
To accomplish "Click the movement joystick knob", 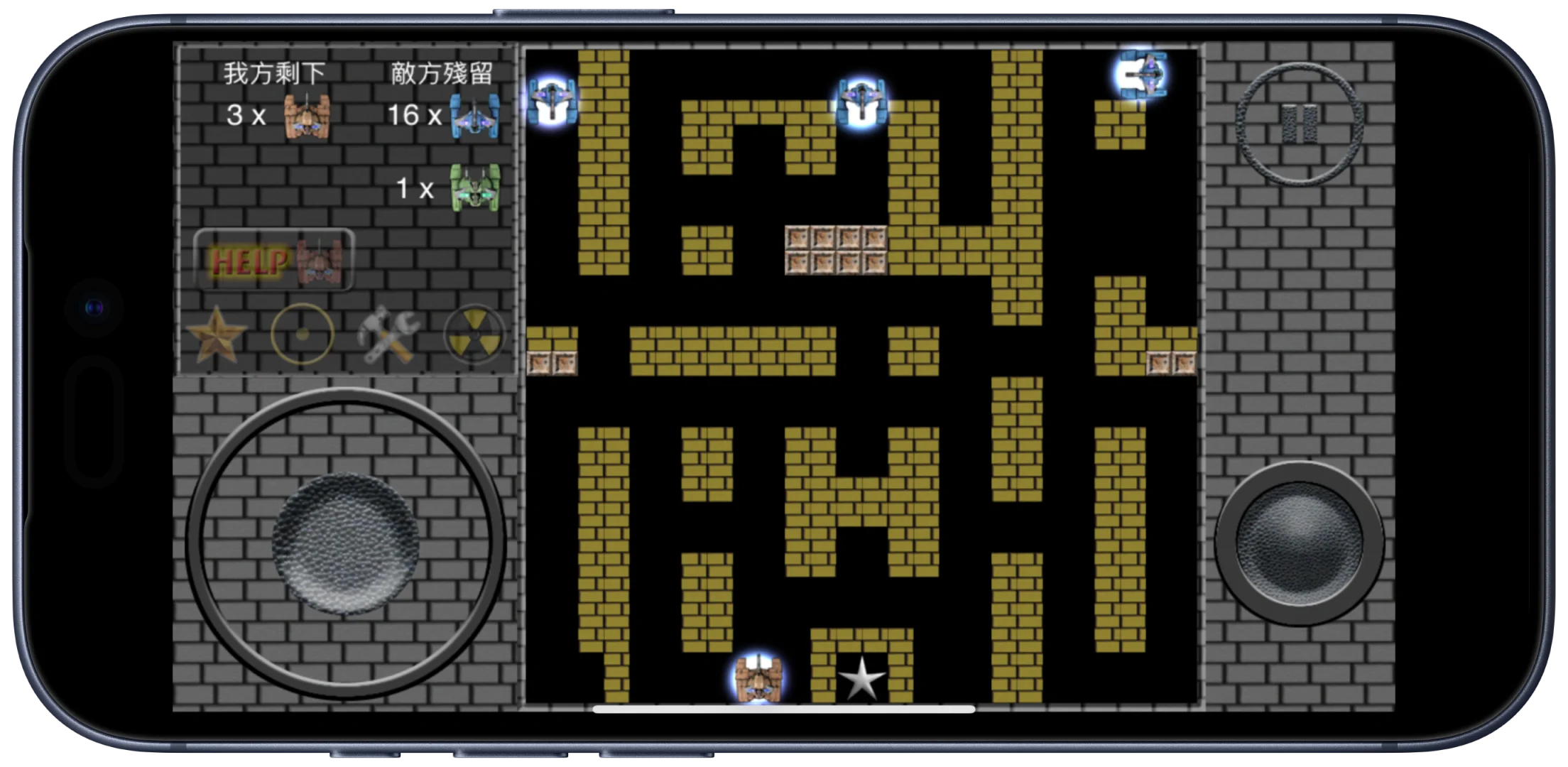I will (345, 543).
